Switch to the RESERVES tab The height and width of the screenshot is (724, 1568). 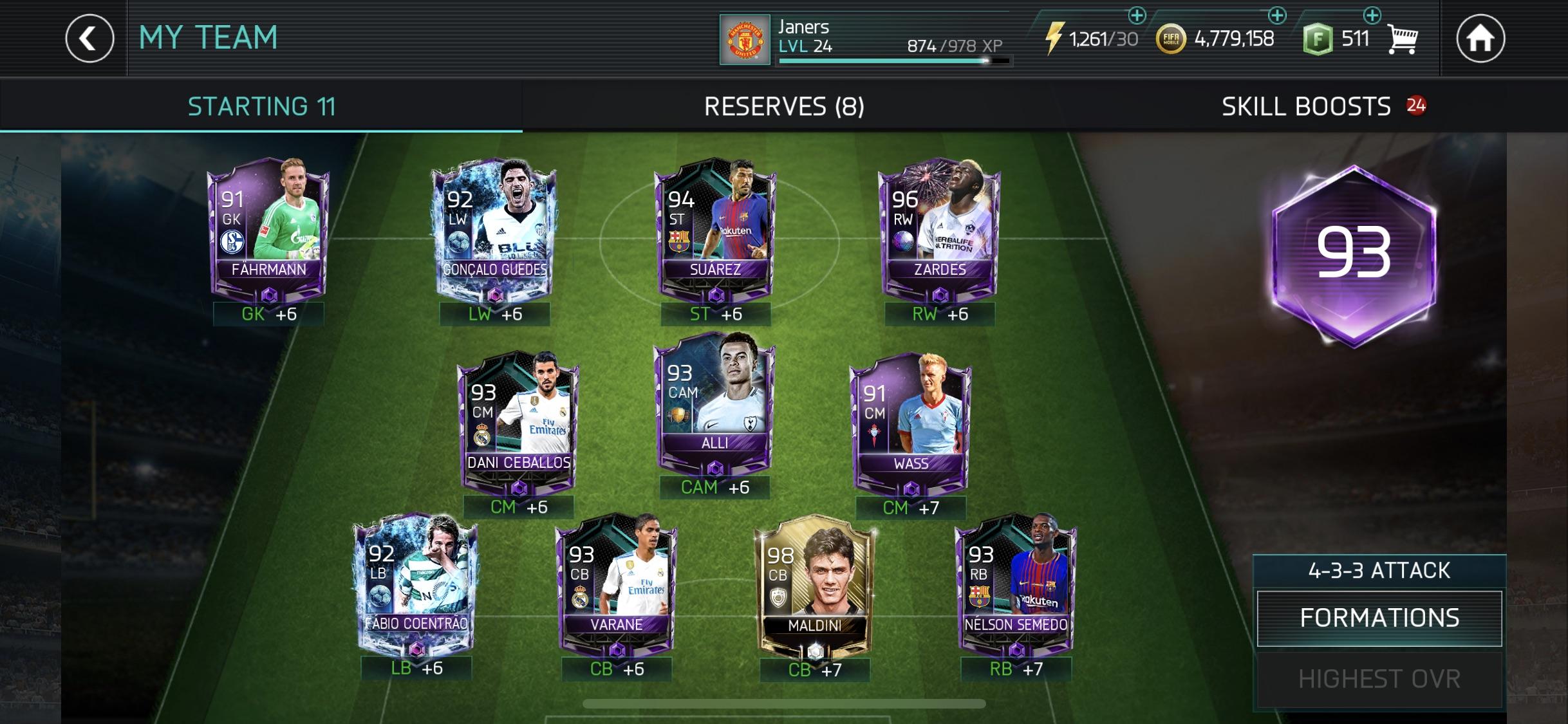784,105
